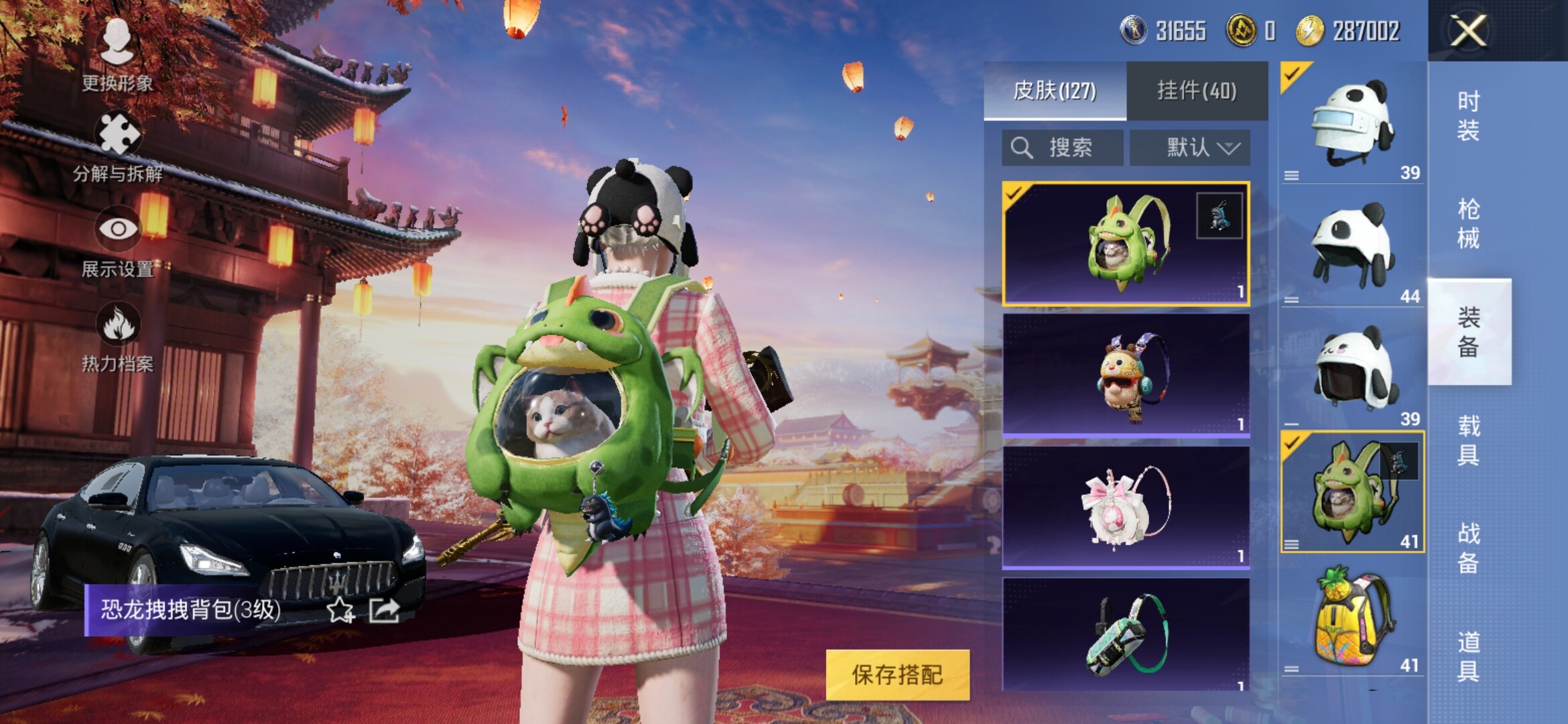Screen dimensions: 1568x724
Task: Select the green dinosaur cat backpack skin
Action: click(1125, 243)
